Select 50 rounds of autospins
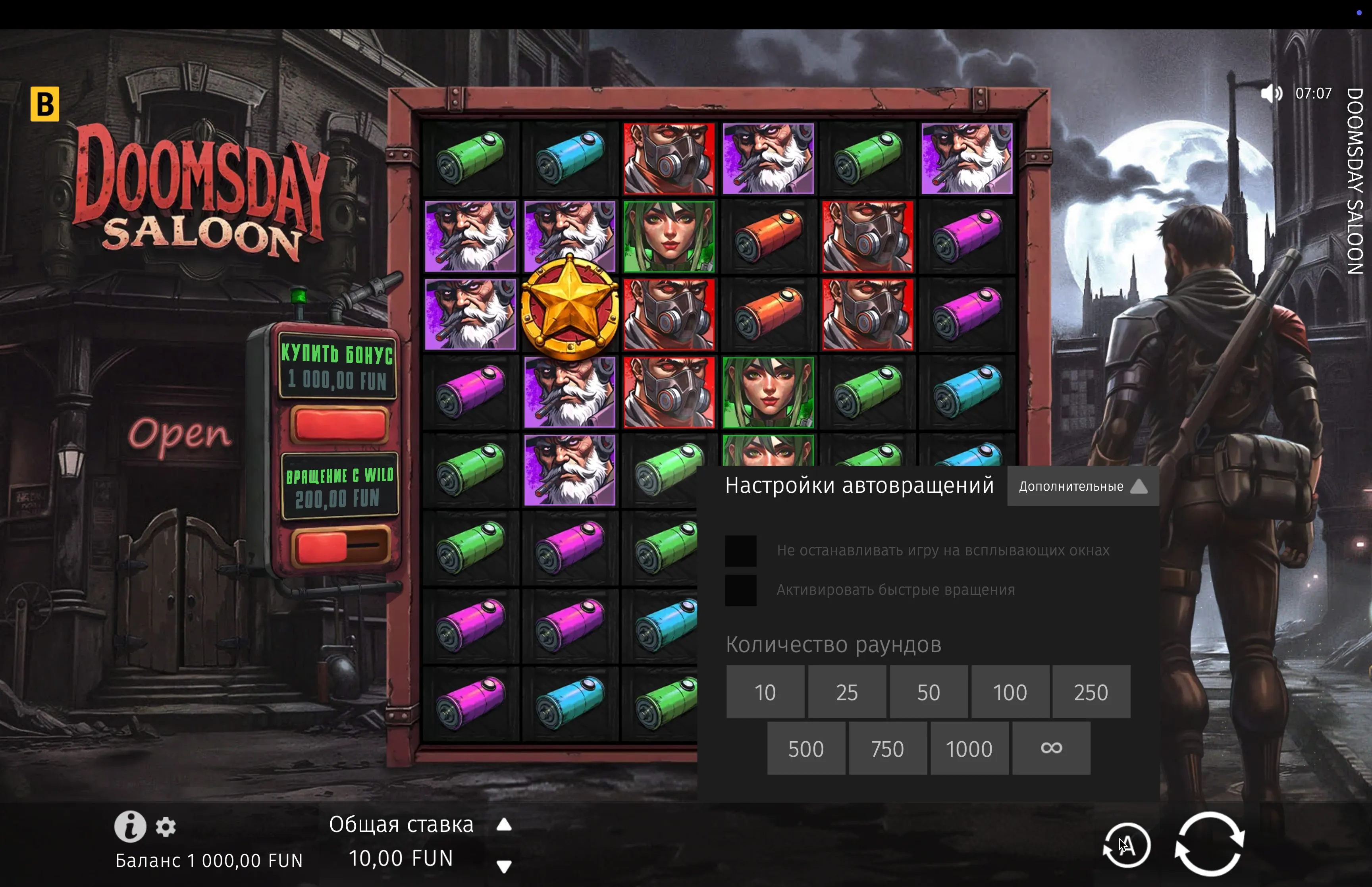The width and height of the screenshot is (1372, 887). pos(929,692)
